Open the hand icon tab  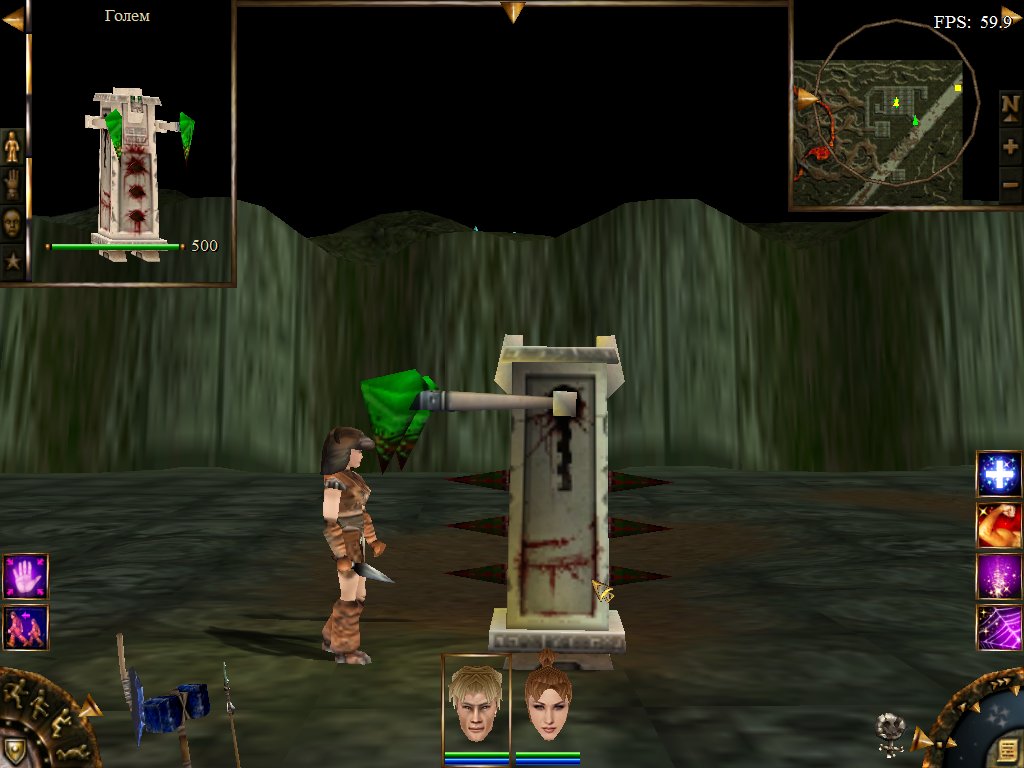coord(12,184)
